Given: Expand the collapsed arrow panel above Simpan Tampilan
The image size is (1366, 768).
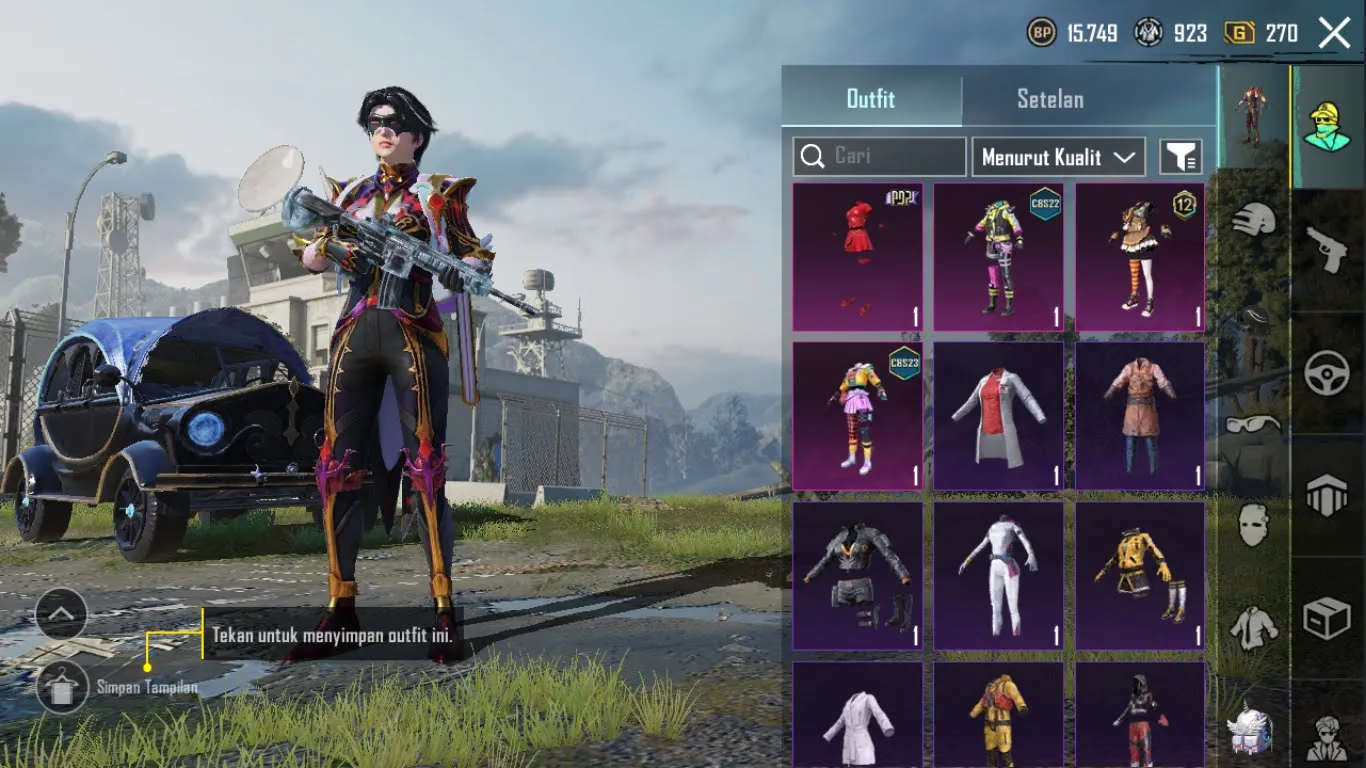Looking at the screenshot, I should (x=62, y=613).
